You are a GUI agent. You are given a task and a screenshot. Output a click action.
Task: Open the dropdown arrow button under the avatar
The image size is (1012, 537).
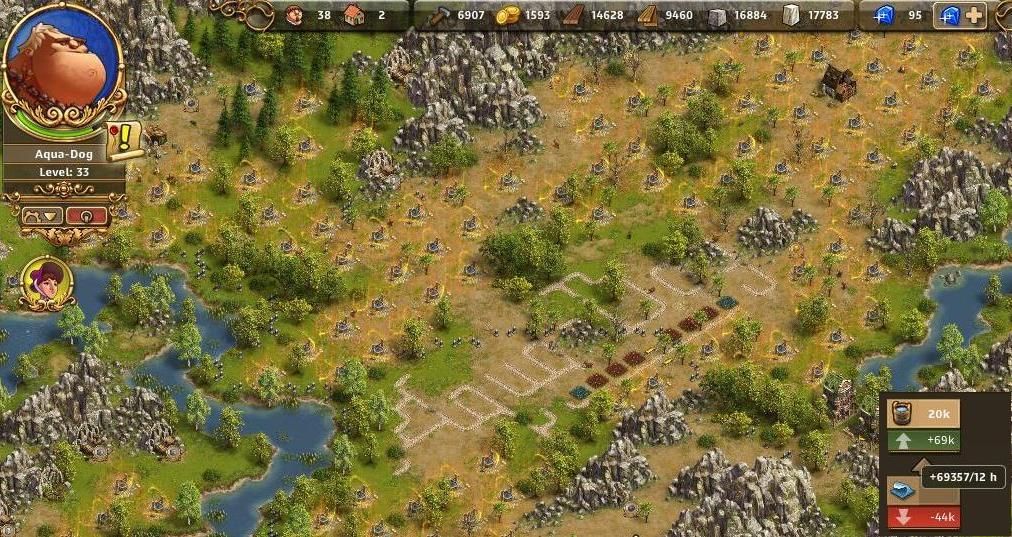tap(45, 215)
